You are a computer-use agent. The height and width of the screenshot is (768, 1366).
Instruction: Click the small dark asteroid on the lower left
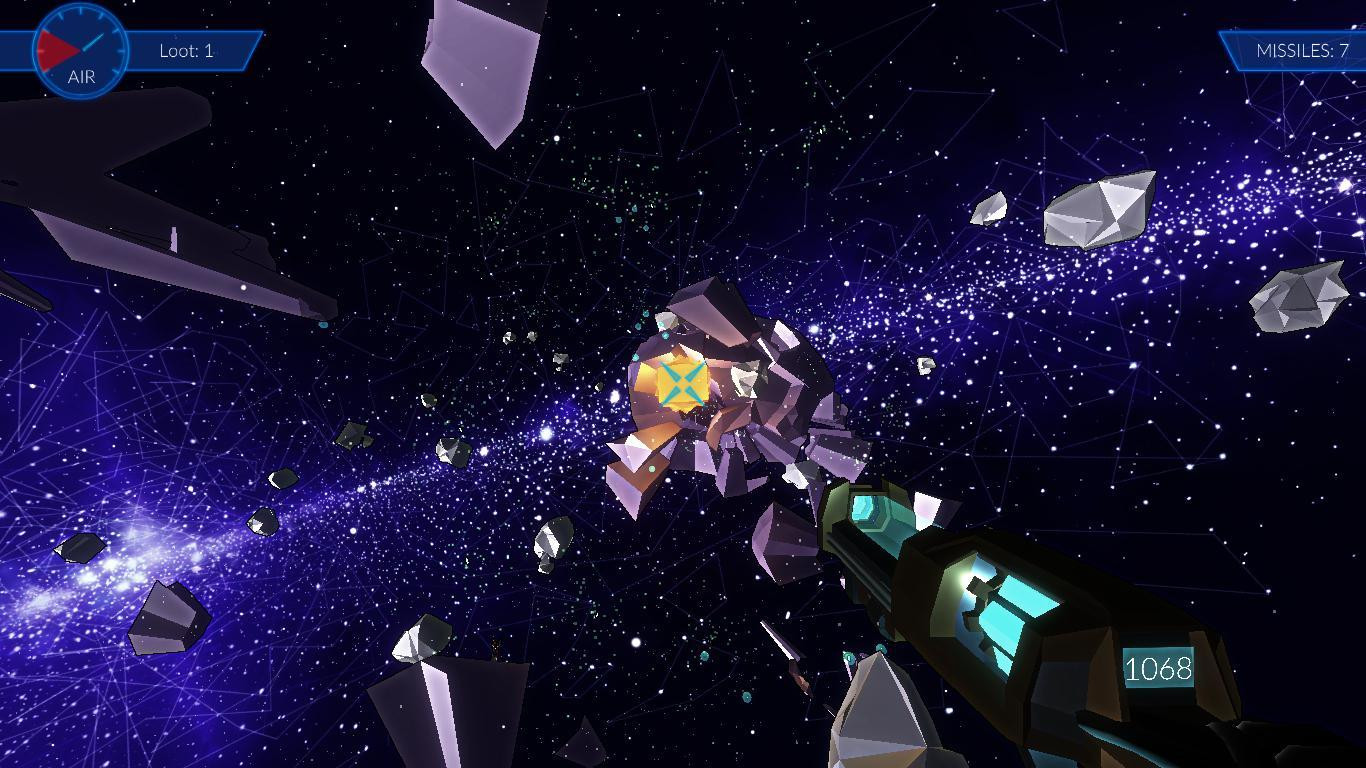point(80,550)
